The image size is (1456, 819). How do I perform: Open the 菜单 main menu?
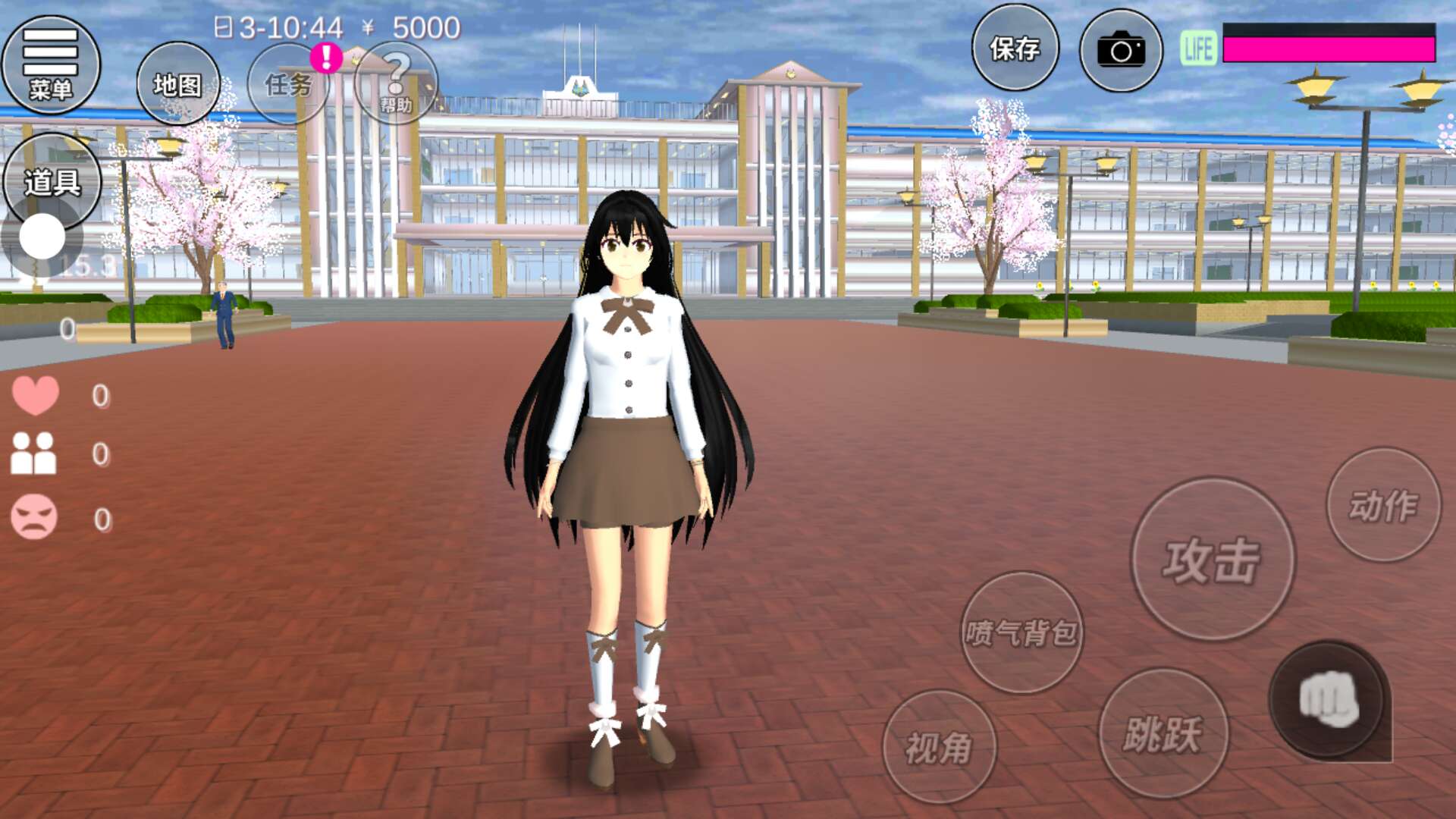click(50, 64)
